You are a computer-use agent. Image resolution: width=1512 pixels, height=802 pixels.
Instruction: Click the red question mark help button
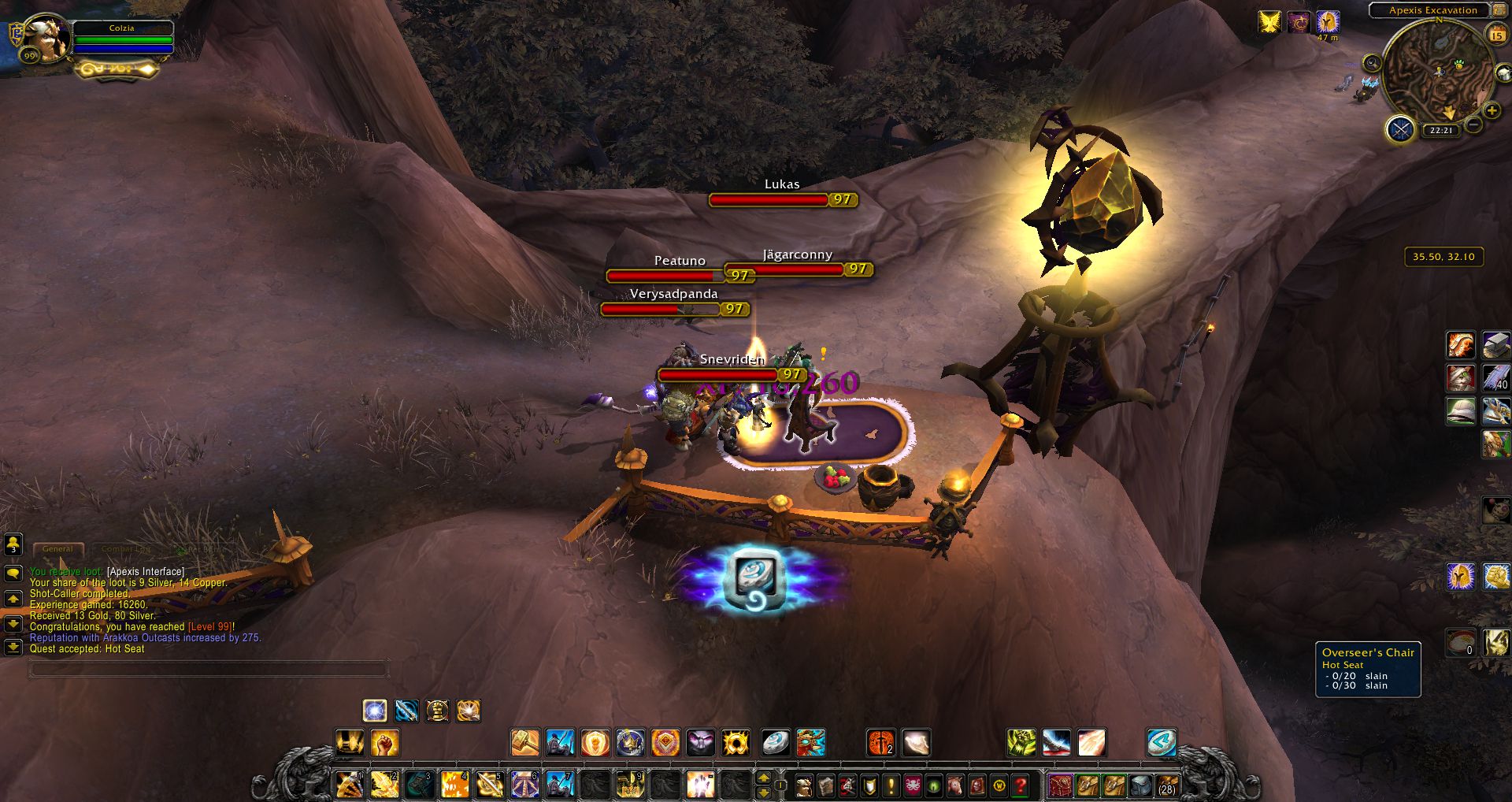(1021, 785)
